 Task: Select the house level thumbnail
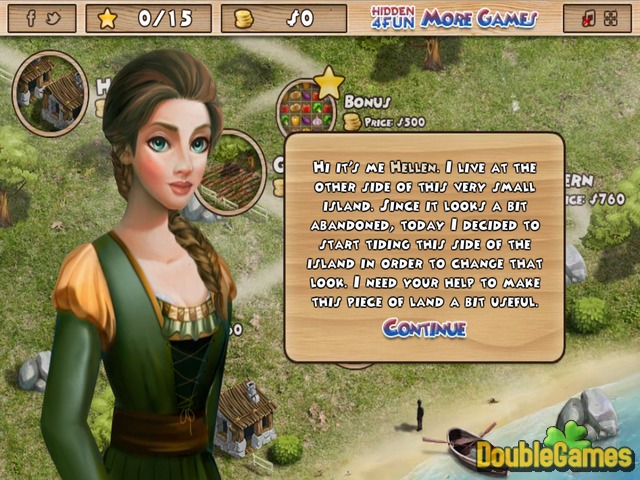pyautogui.click(x=50, y=93)
